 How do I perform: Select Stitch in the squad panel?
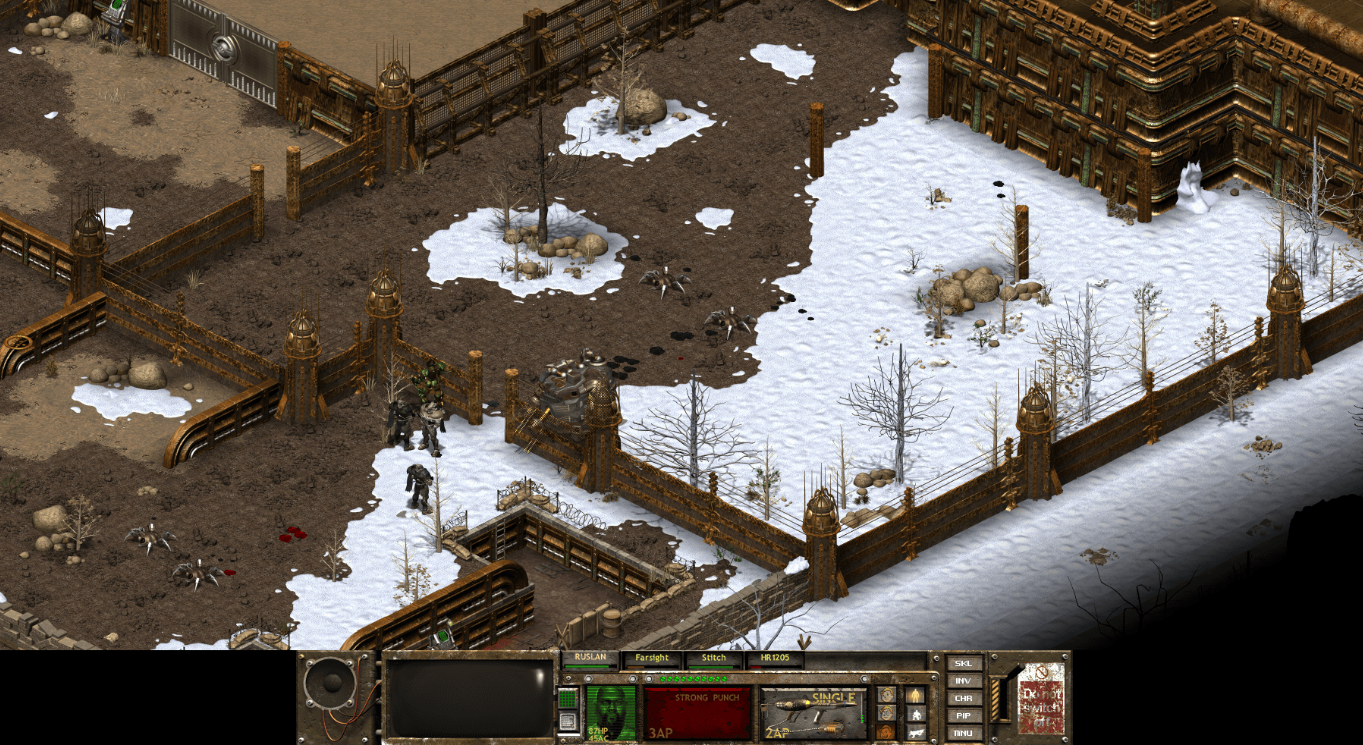click(712, 657)
